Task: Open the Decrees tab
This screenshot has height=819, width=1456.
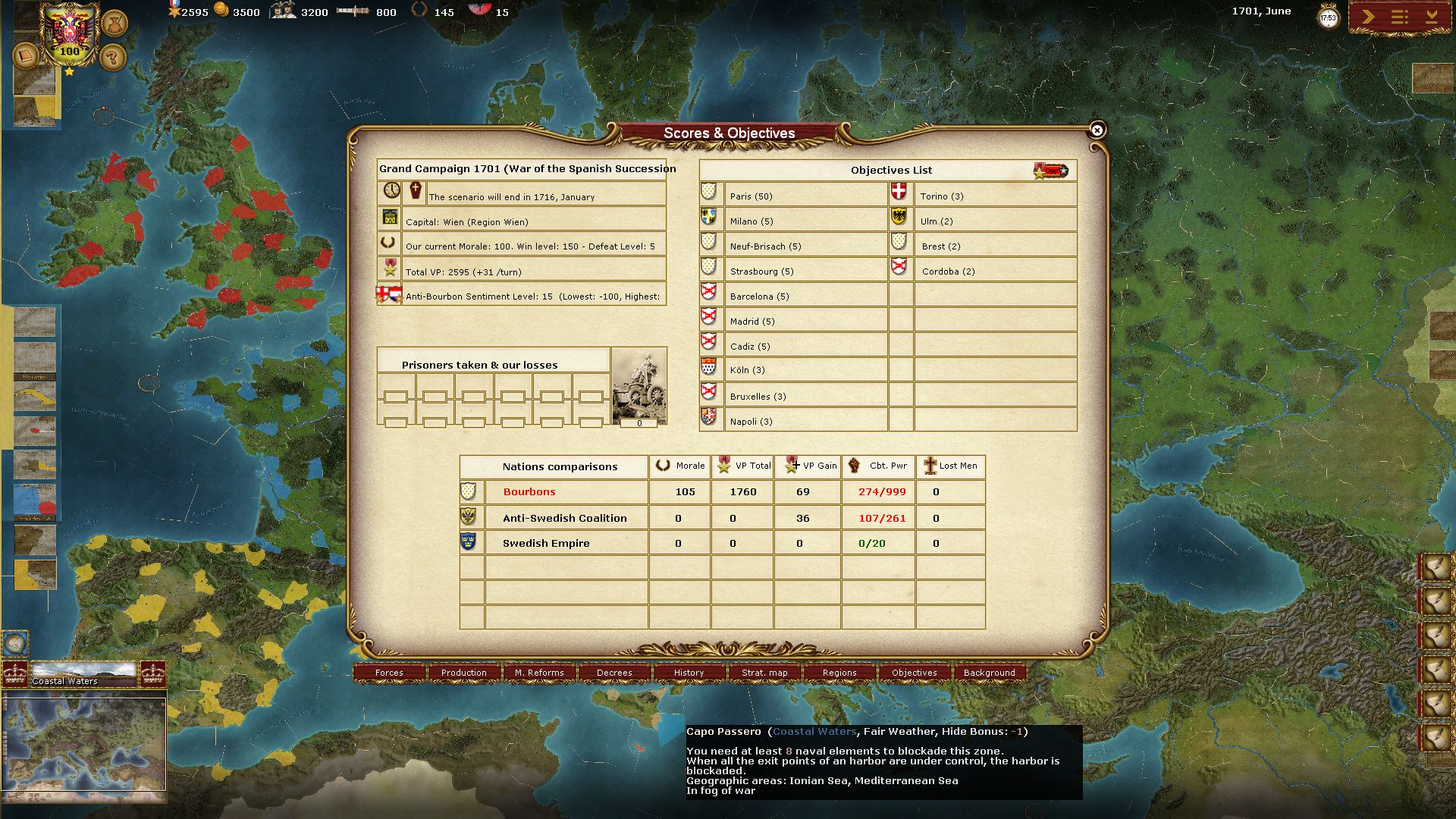Action: click(614, 673)
